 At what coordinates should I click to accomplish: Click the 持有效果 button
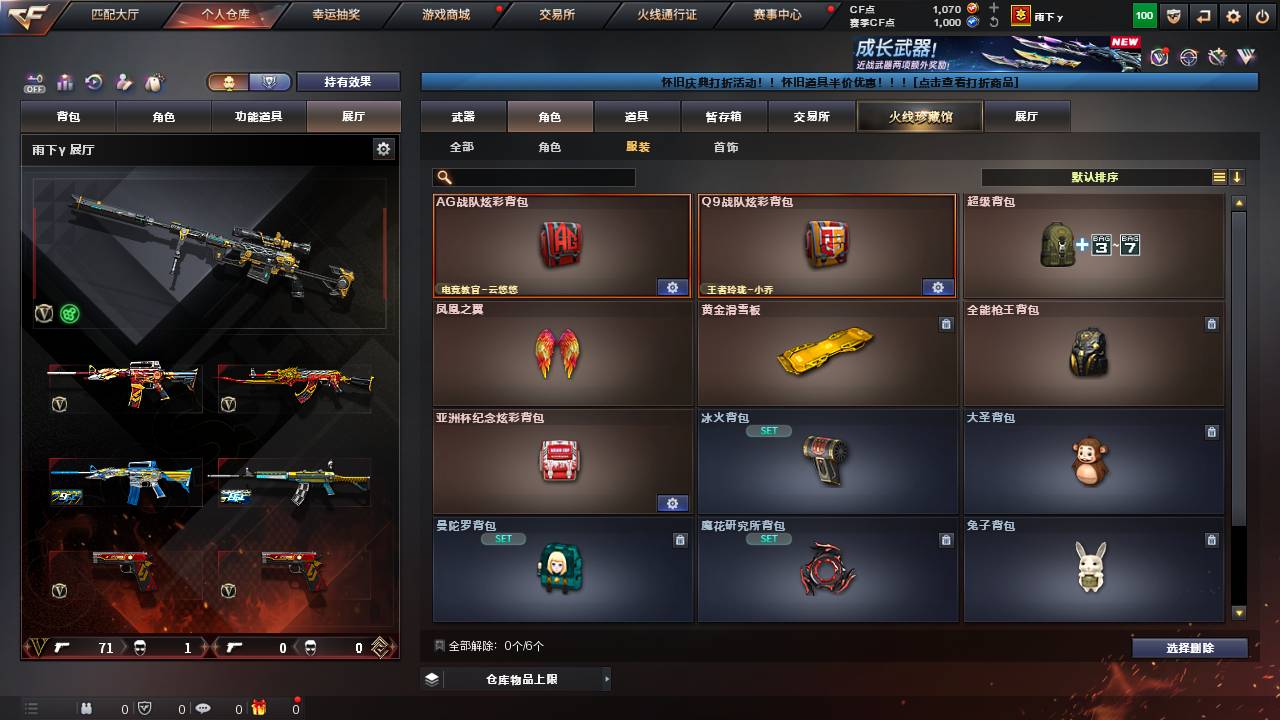coord(348,82)
